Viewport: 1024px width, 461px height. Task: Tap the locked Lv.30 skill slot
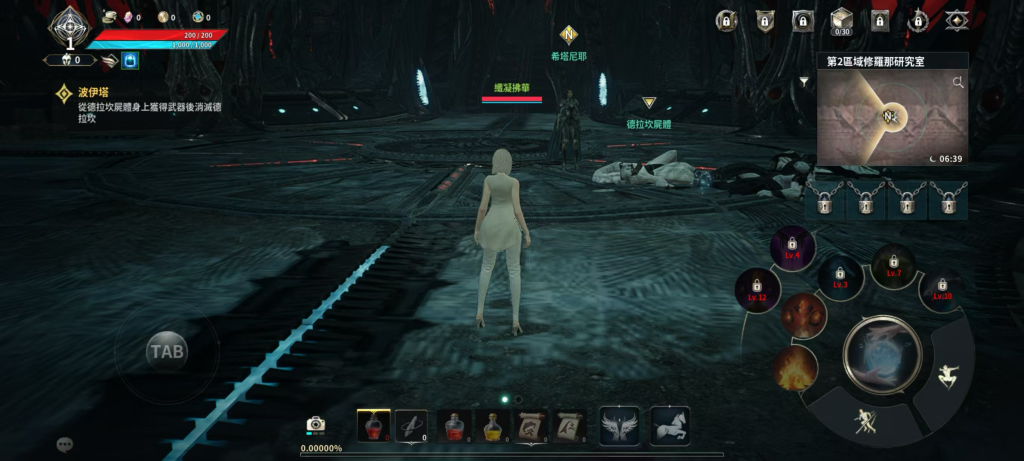pyautogui.click(x=942, y=289)
